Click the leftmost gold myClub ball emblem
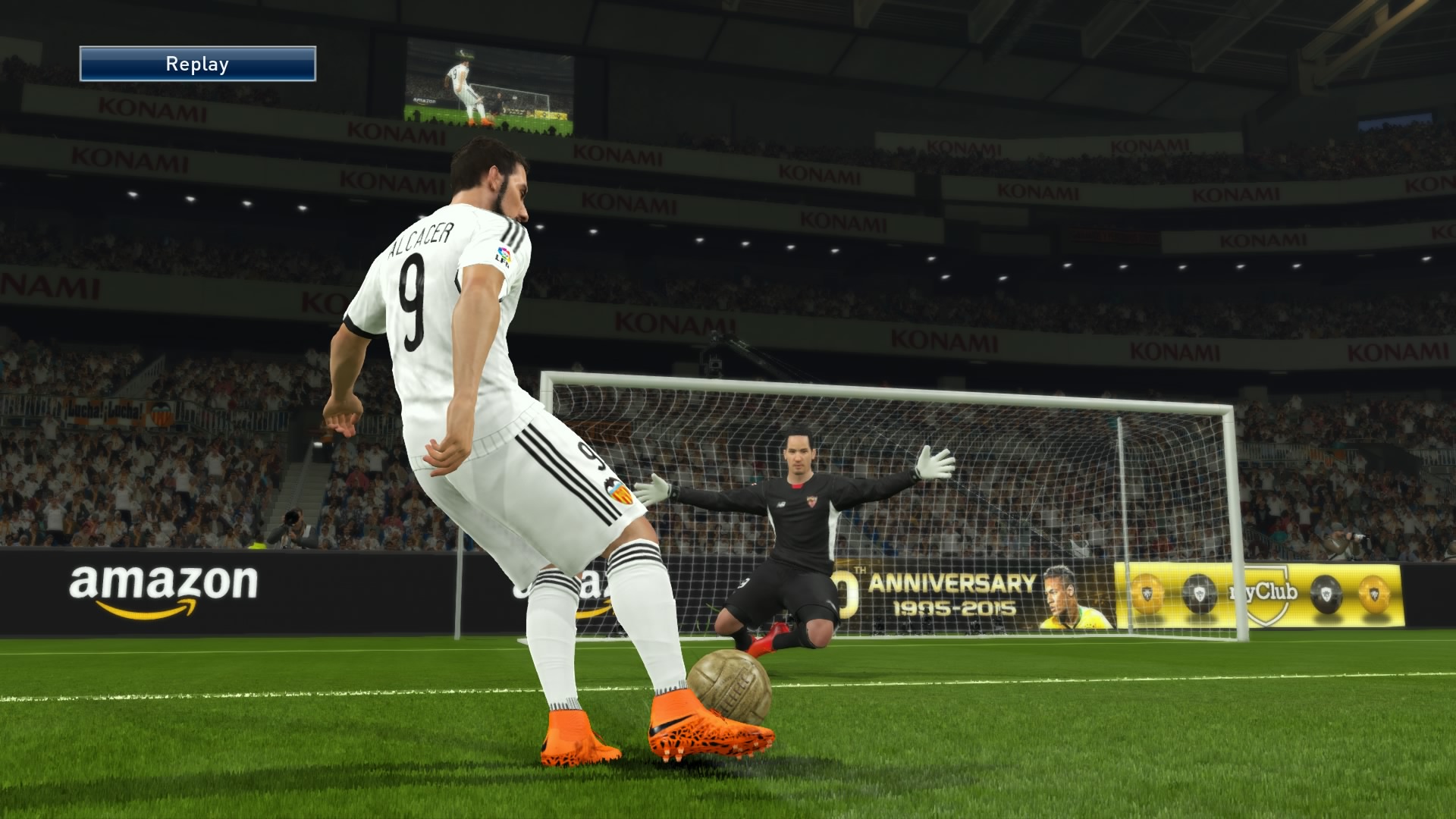This screenshot has width=1456, height=819. click(x=1147, y=593)
